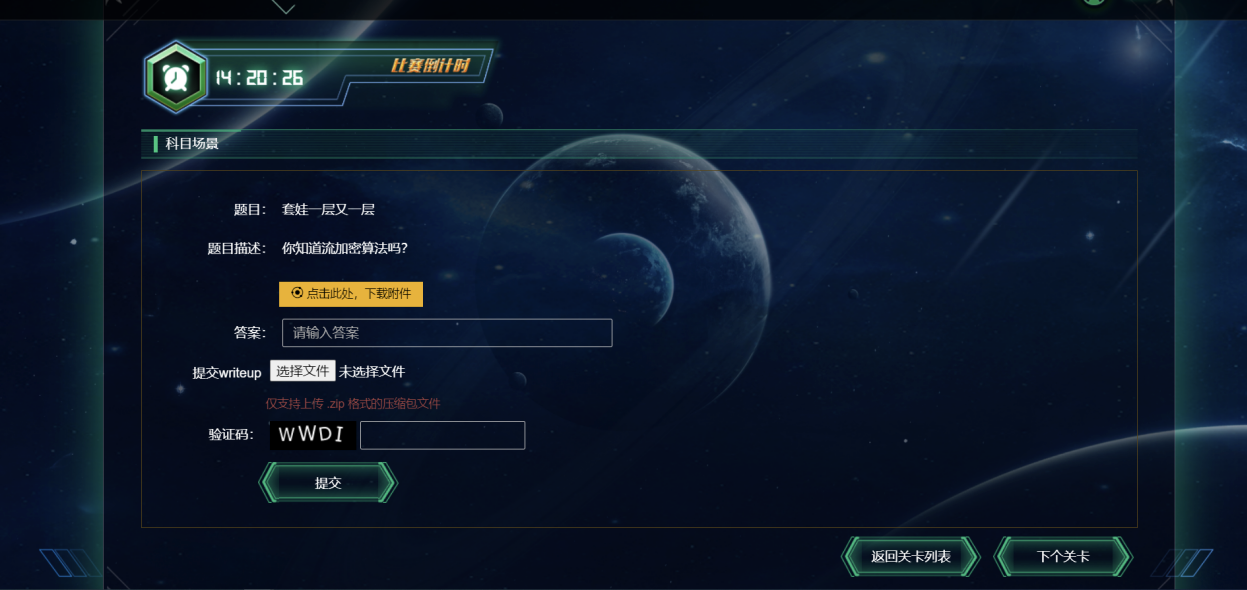Return to the level list
1247x590 pixels.
click(910, 557)
